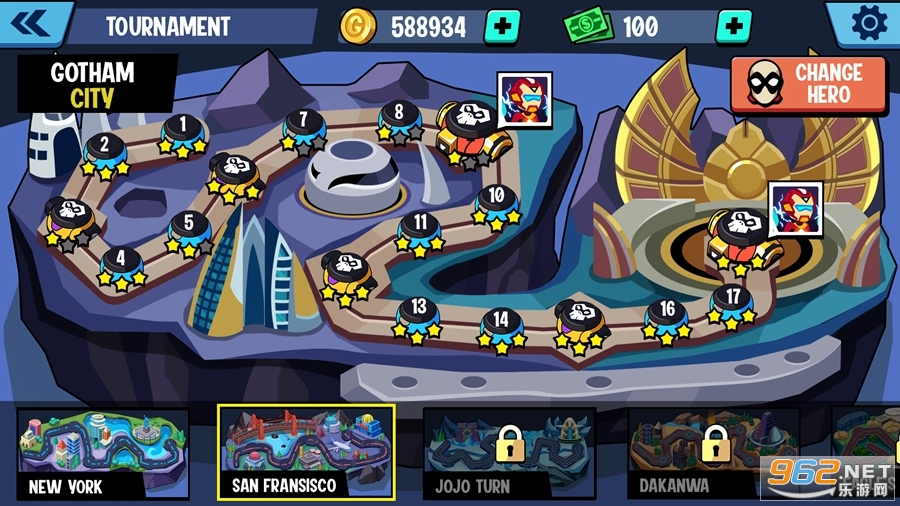Select the locked Dakanwa map
This screenshot has height=506, width=900.
713,454
